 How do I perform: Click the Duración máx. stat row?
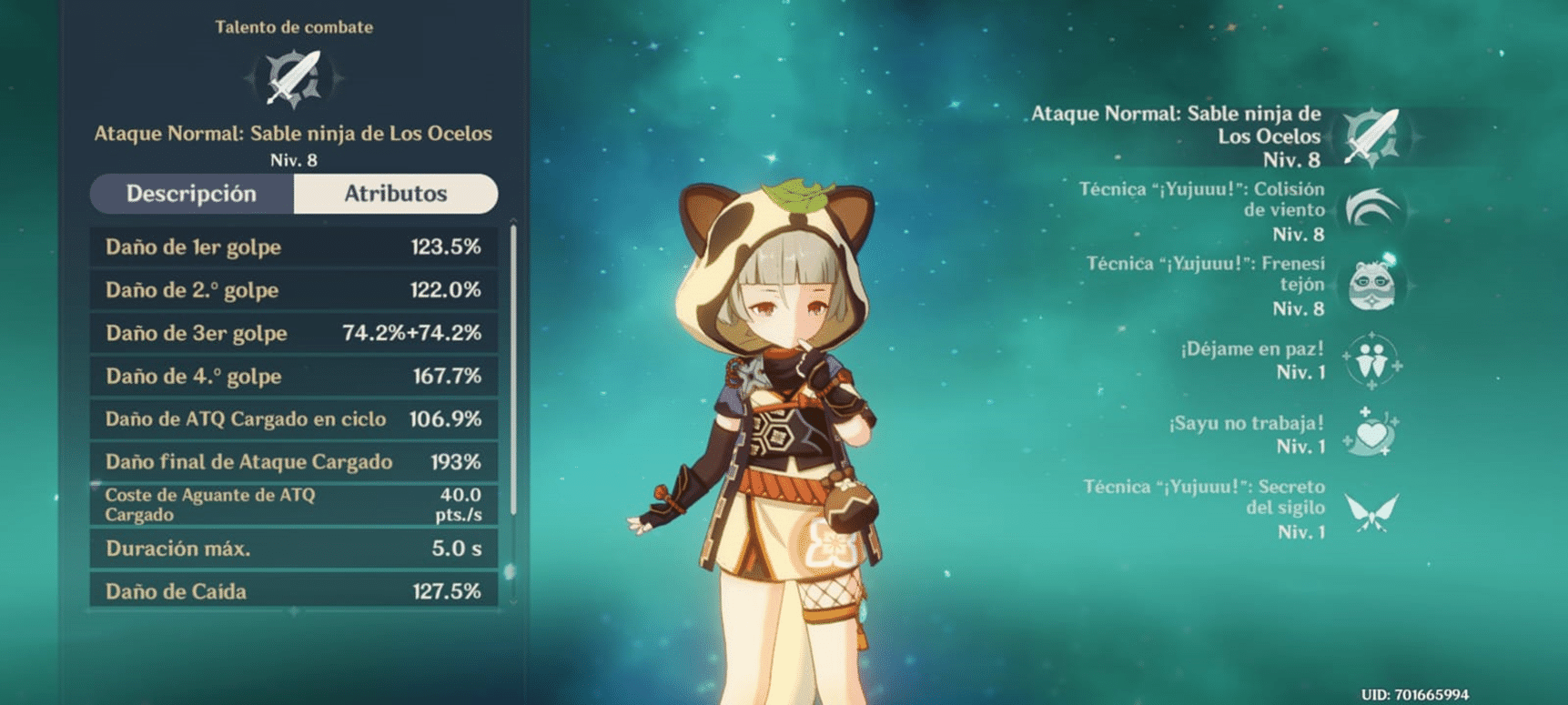pos(293,549)
